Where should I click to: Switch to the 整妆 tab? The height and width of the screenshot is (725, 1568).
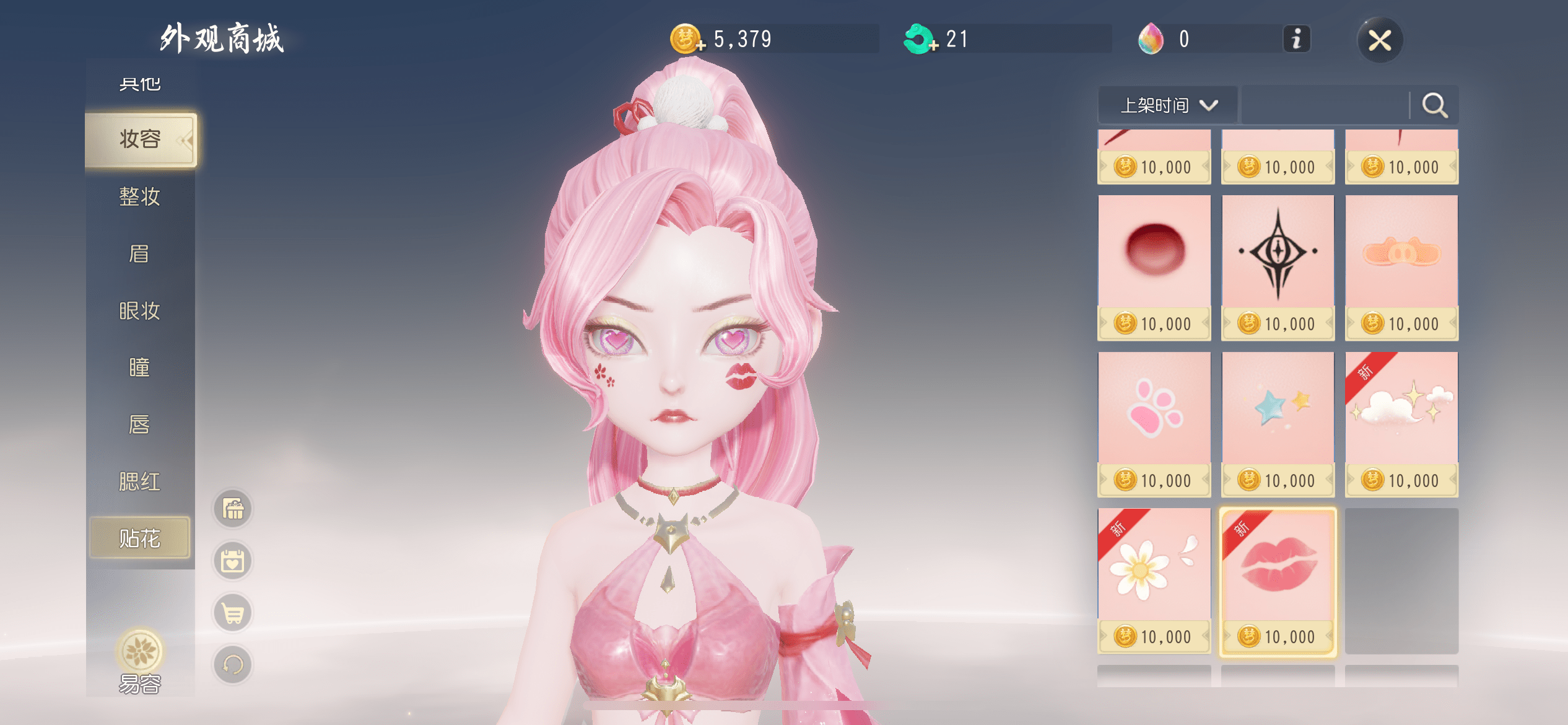click(140, 197)
